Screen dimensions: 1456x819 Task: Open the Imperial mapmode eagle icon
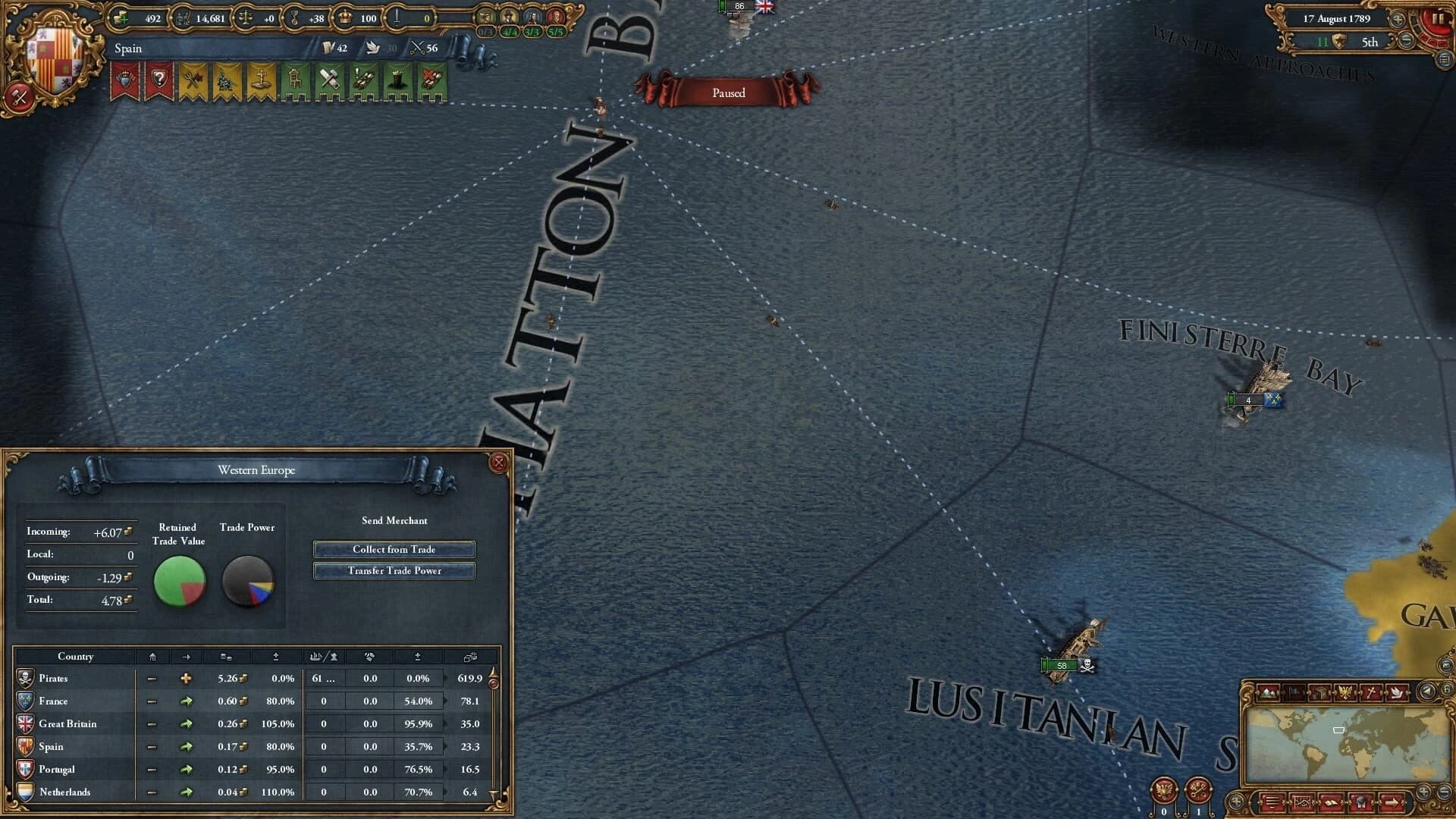tap(1345, 692)
